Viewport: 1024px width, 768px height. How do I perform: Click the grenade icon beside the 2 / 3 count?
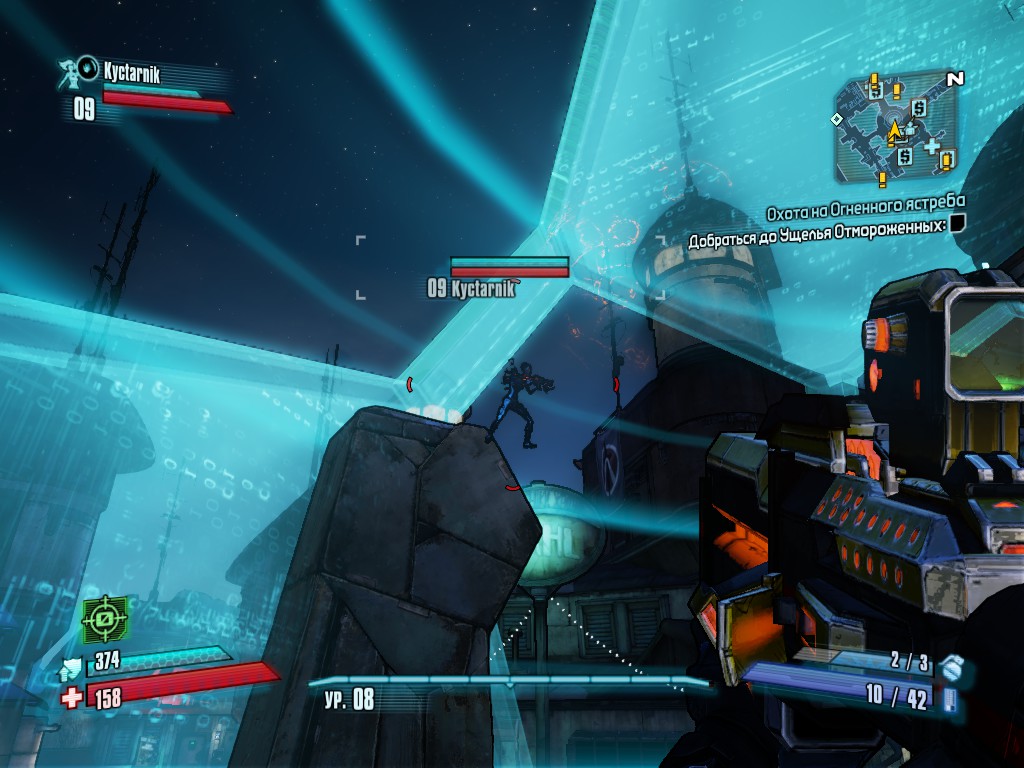point(951,664)
